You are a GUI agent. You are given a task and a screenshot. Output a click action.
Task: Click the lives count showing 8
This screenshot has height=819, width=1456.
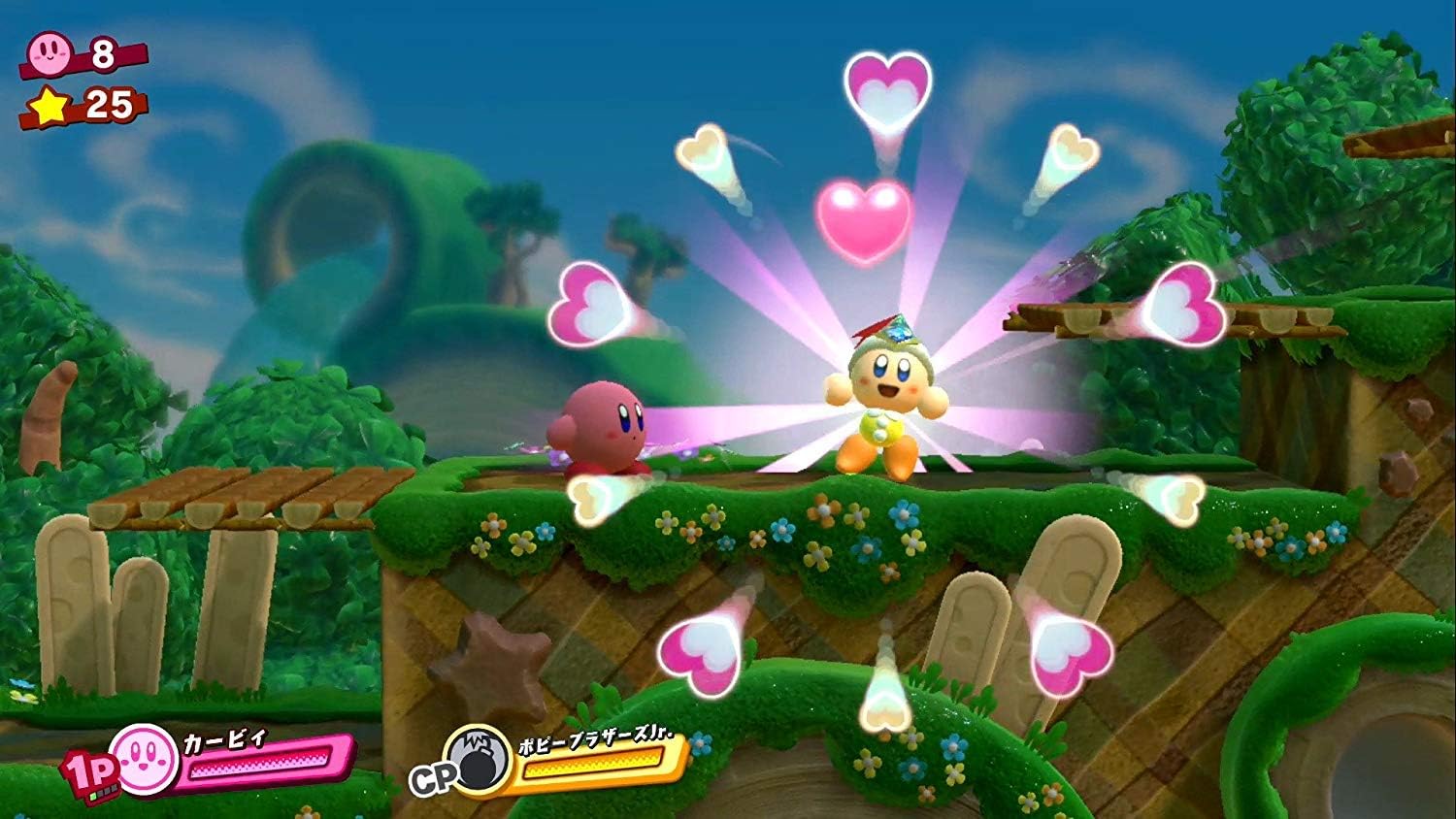(x=105, y=51)
